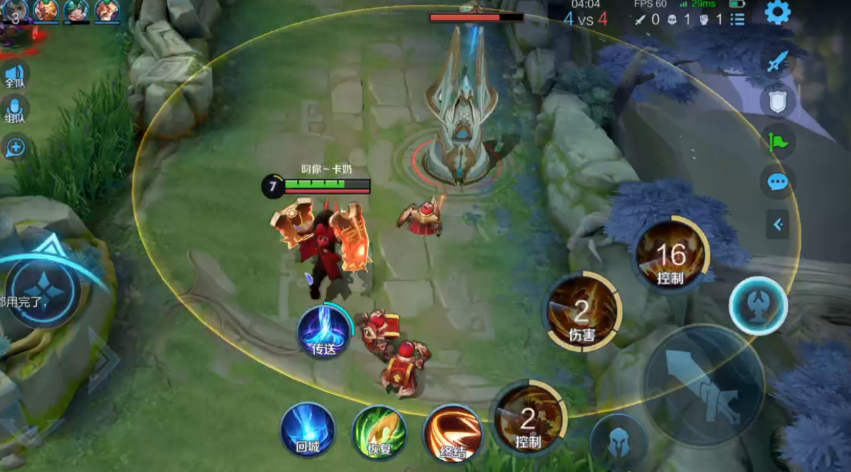The height and width of the screenshot is (472, 851).
Task: Toggle the 组队 microphone button
Action: [15, 110]
